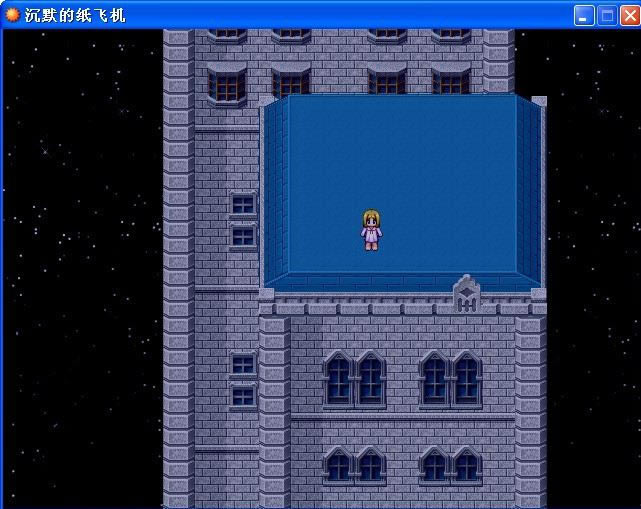
Task: Maximize the game window
Action: (606, 16)
